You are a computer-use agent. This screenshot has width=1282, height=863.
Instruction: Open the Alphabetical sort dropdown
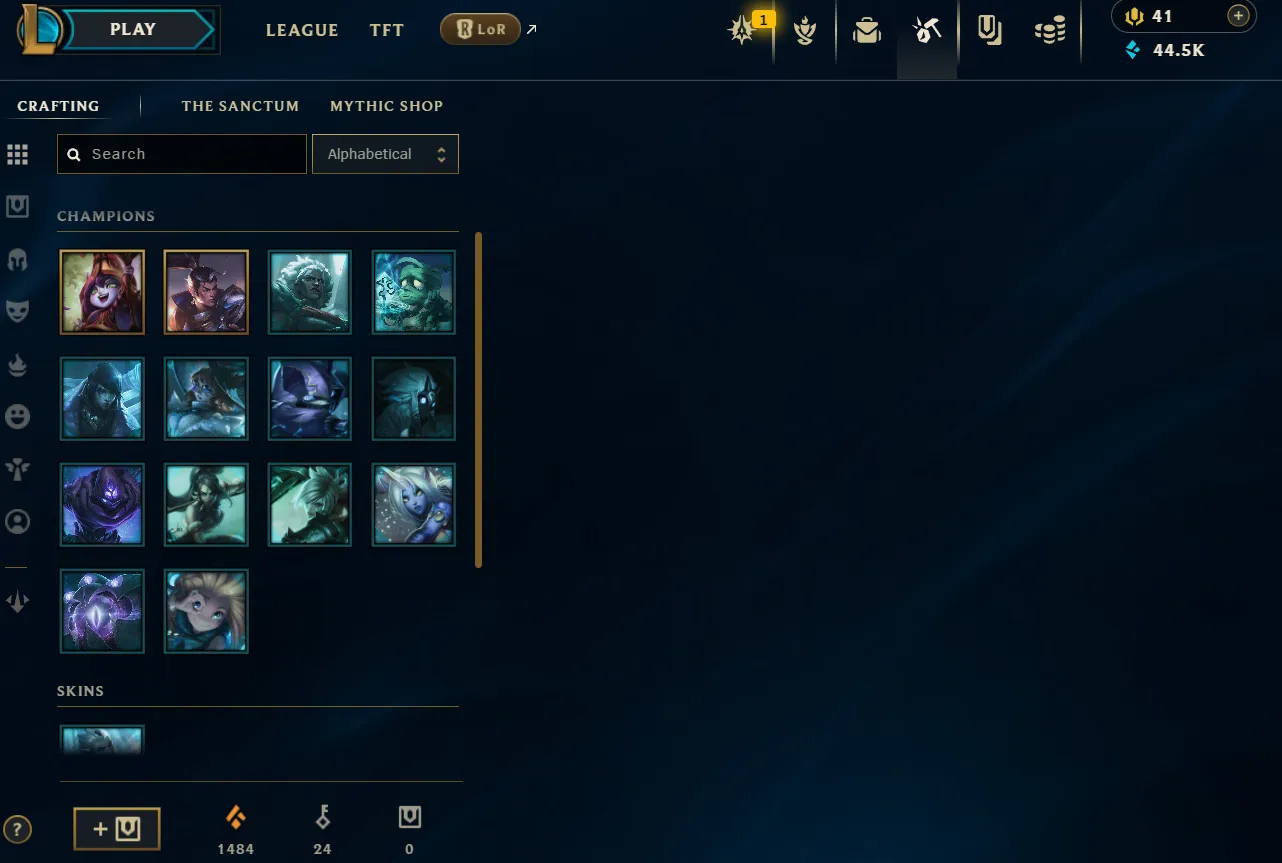click(x=385, y=154)
